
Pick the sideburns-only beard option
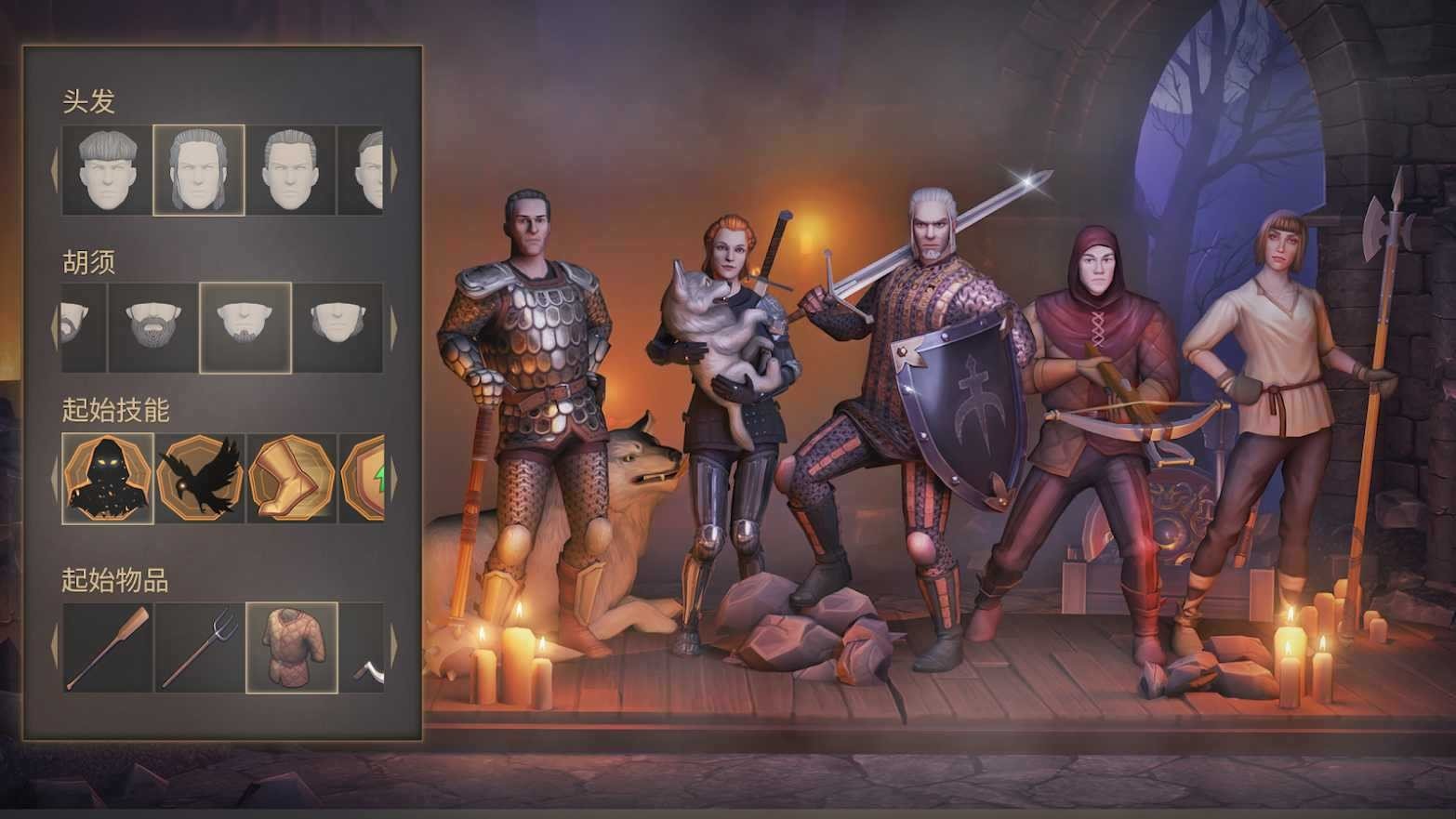tap(338, 327)
